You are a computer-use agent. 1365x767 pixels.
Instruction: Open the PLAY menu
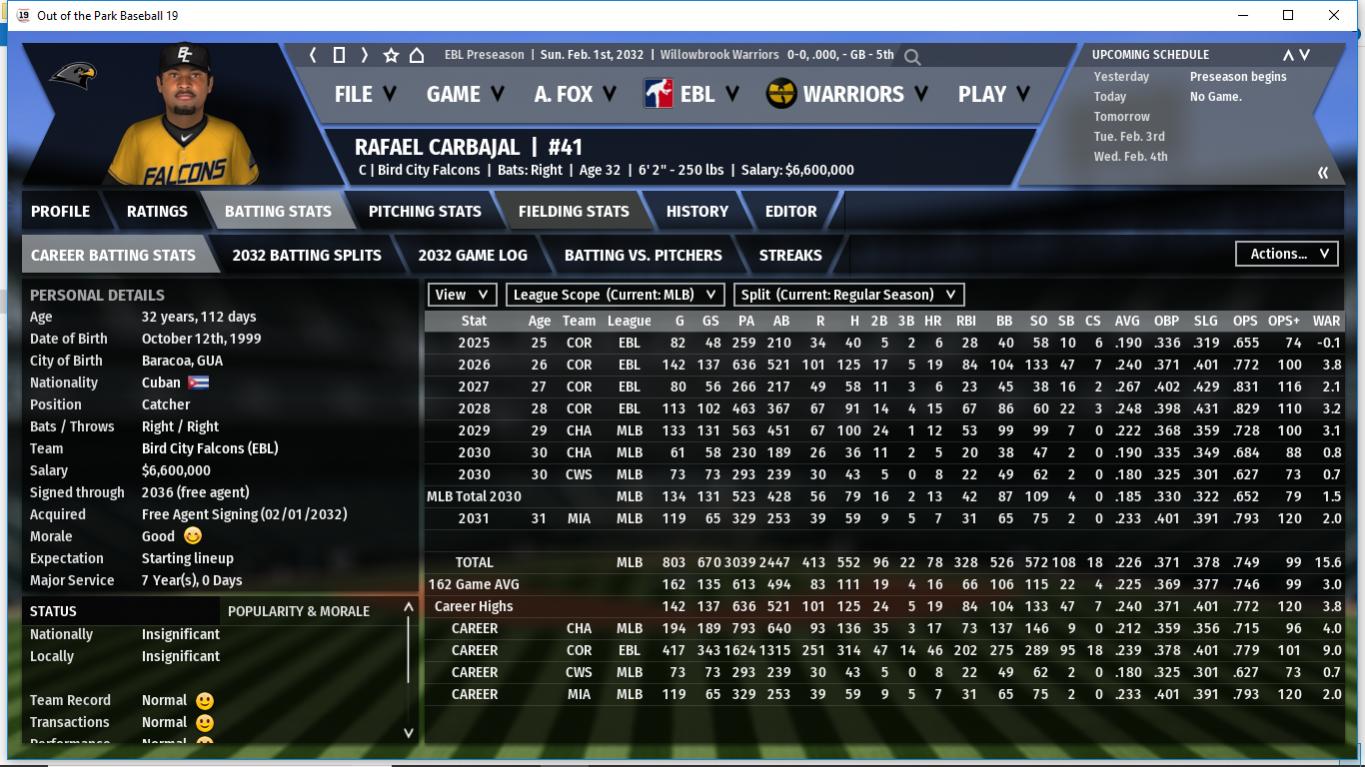click(993, 94)
